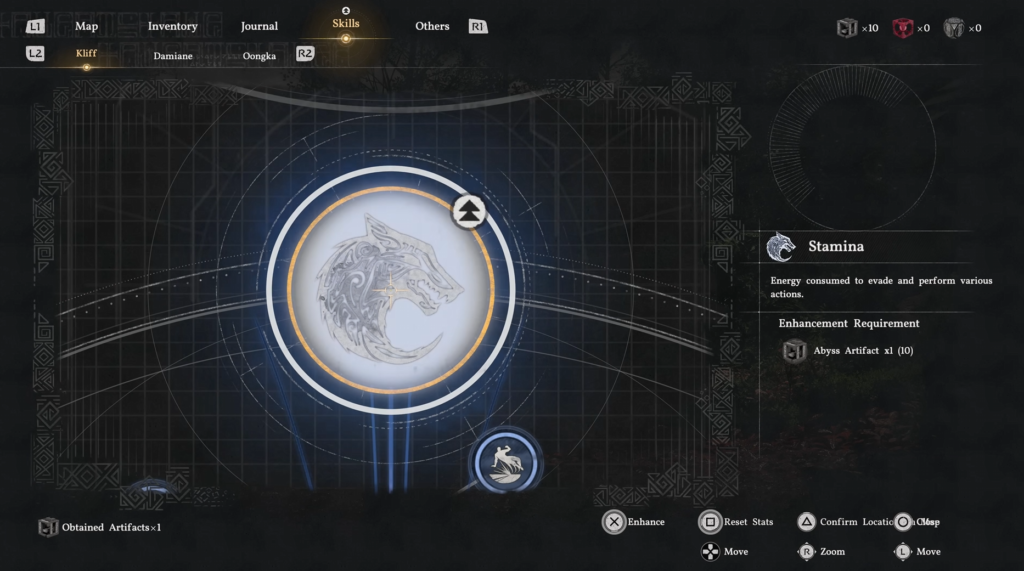Viewport: 1024px width, 571px height.
Task: Switch to the Inventory tab
Action: point(173,26)
